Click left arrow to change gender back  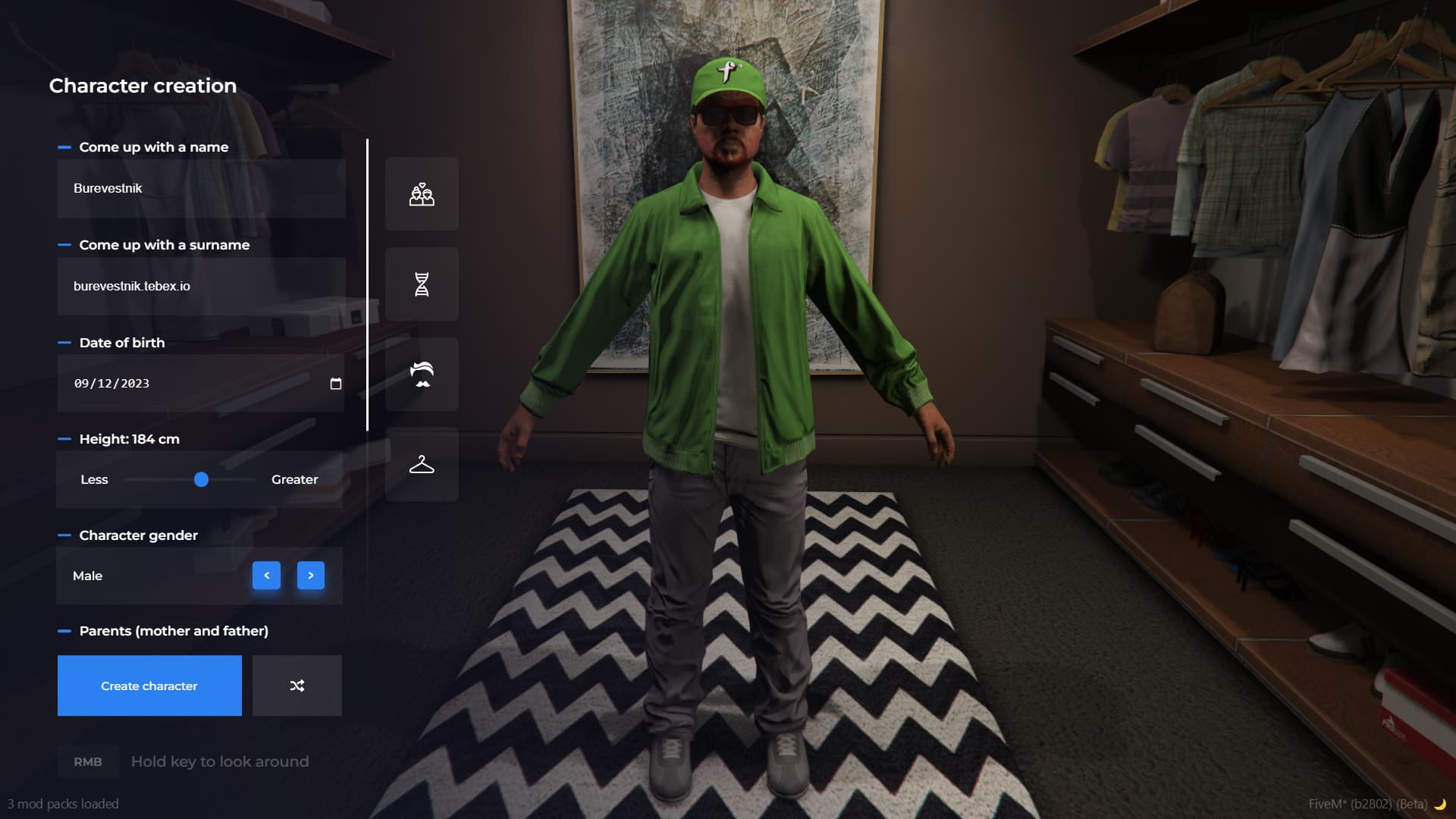point(266,576)
